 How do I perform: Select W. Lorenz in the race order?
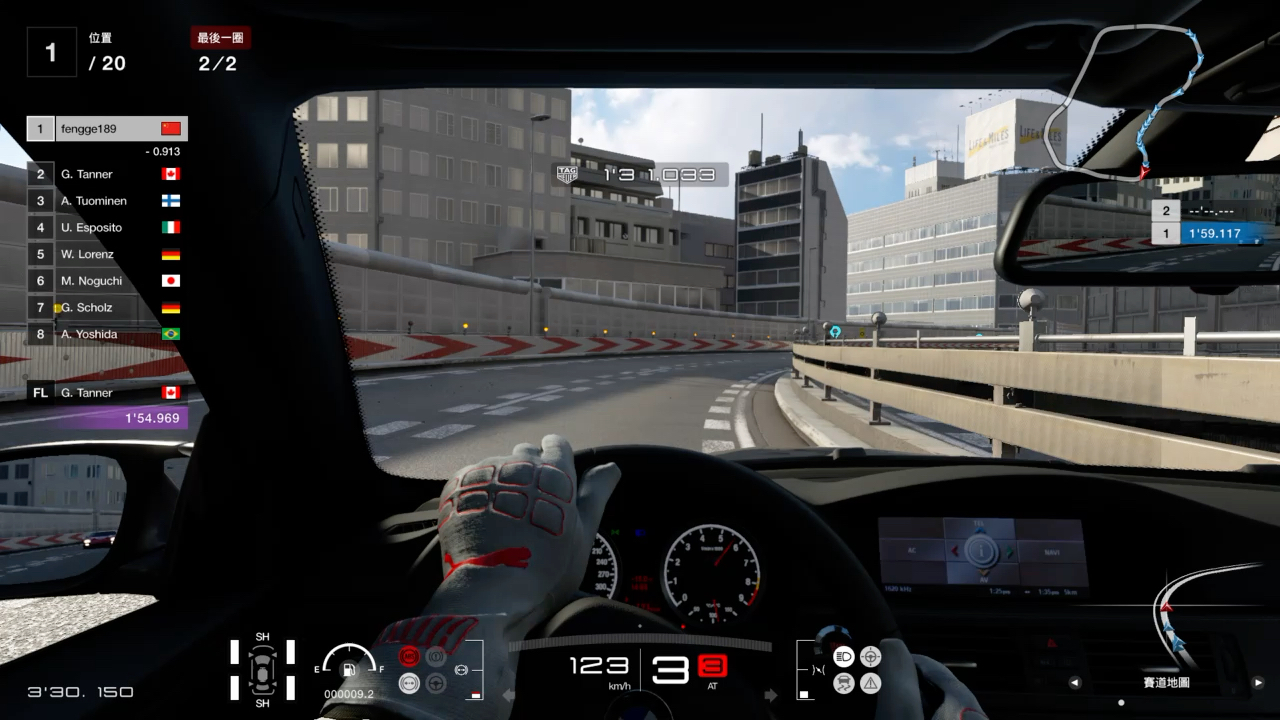[x=107, y=255]
